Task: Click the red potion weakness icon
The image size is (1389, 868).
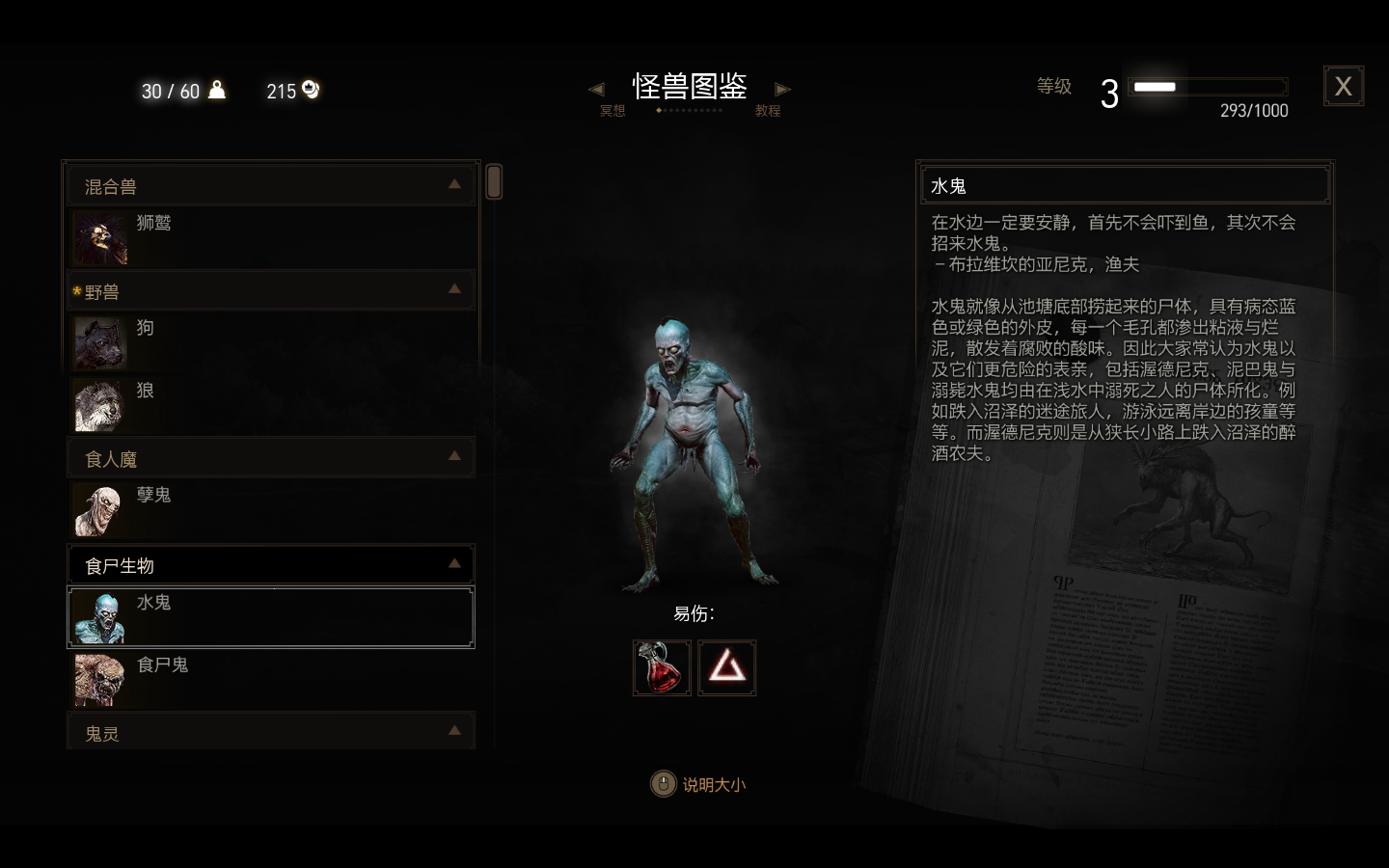Action: (x=662, y=667)
